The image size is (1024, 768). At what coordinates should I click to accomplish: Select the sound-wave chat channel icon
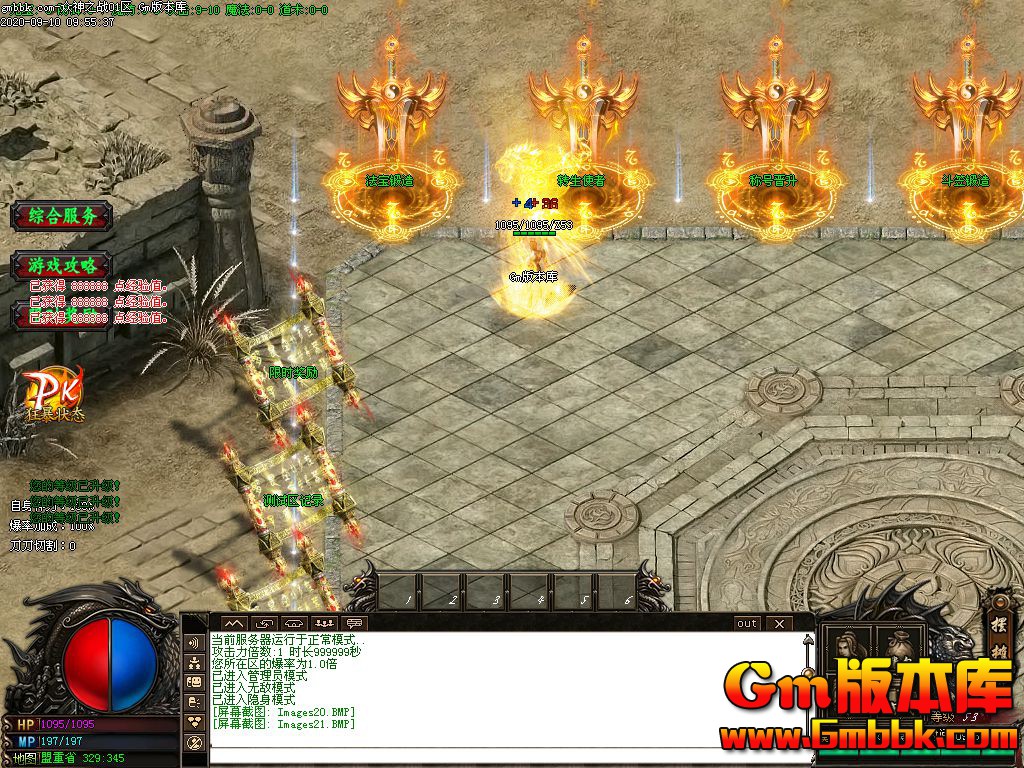(x=195, y=642)
